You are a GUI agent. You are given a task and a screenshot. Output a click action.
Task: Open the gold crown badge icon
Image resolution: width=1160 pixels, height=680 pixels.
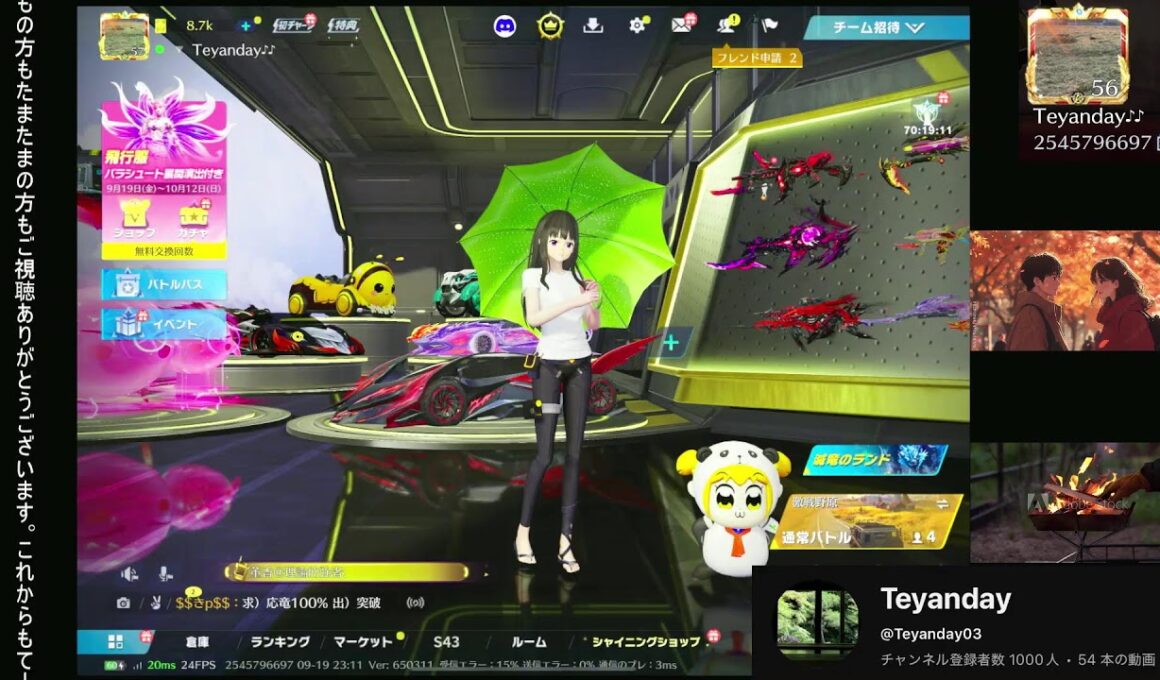pos(549,26)
